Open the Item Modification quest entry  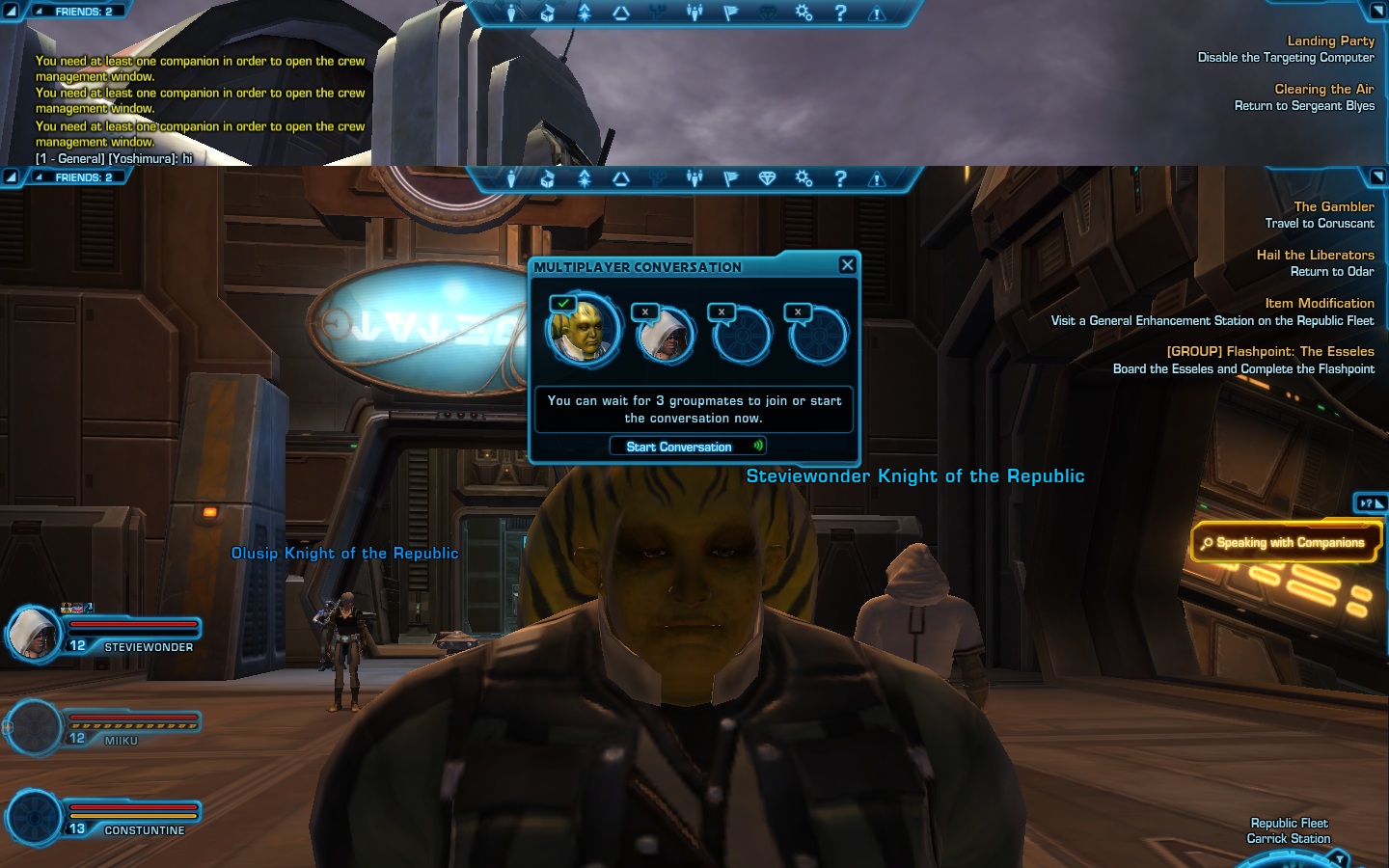1319,303
